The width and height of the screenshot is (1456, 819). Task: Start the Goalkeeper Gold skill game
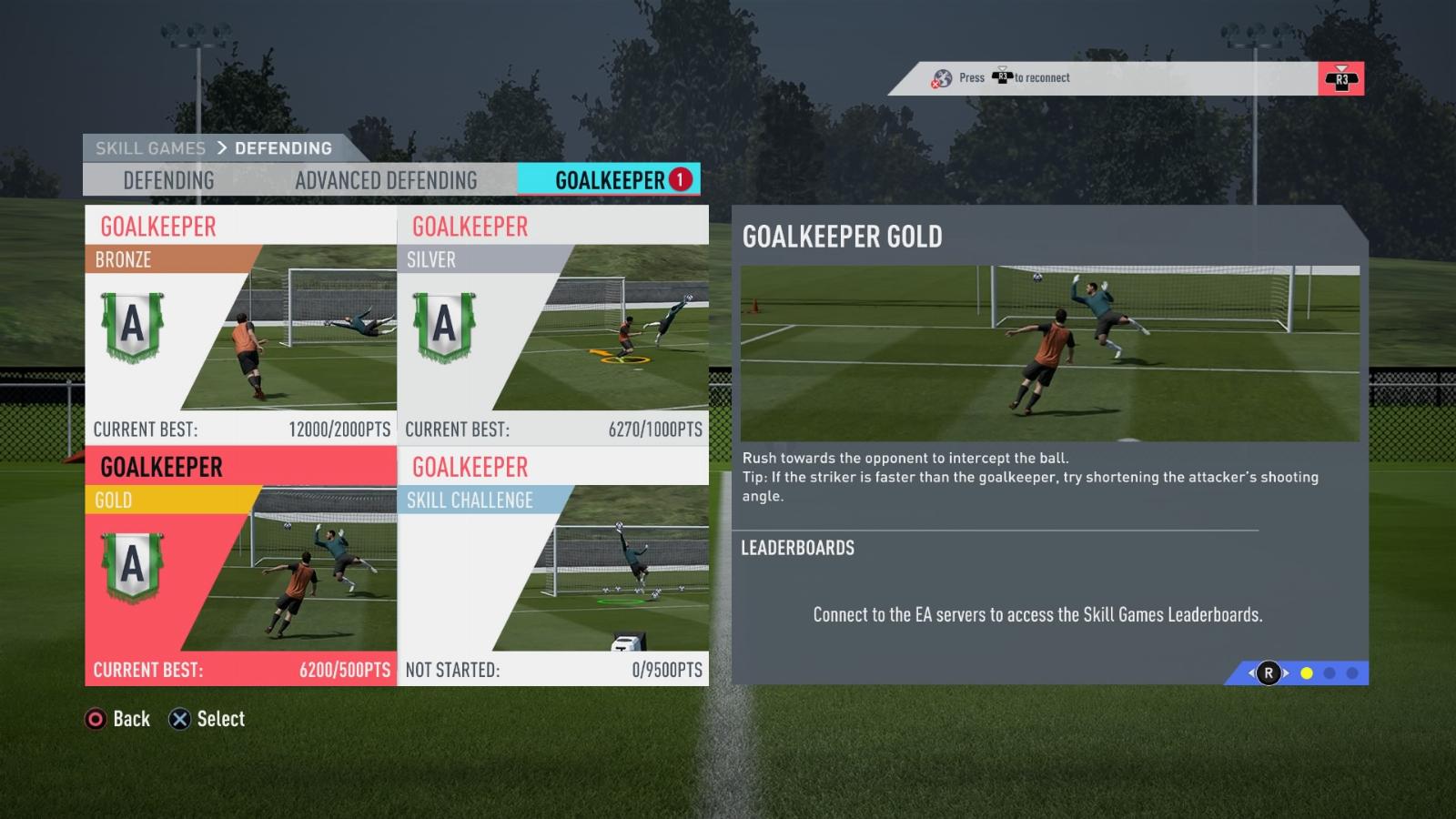click(241, 565)
